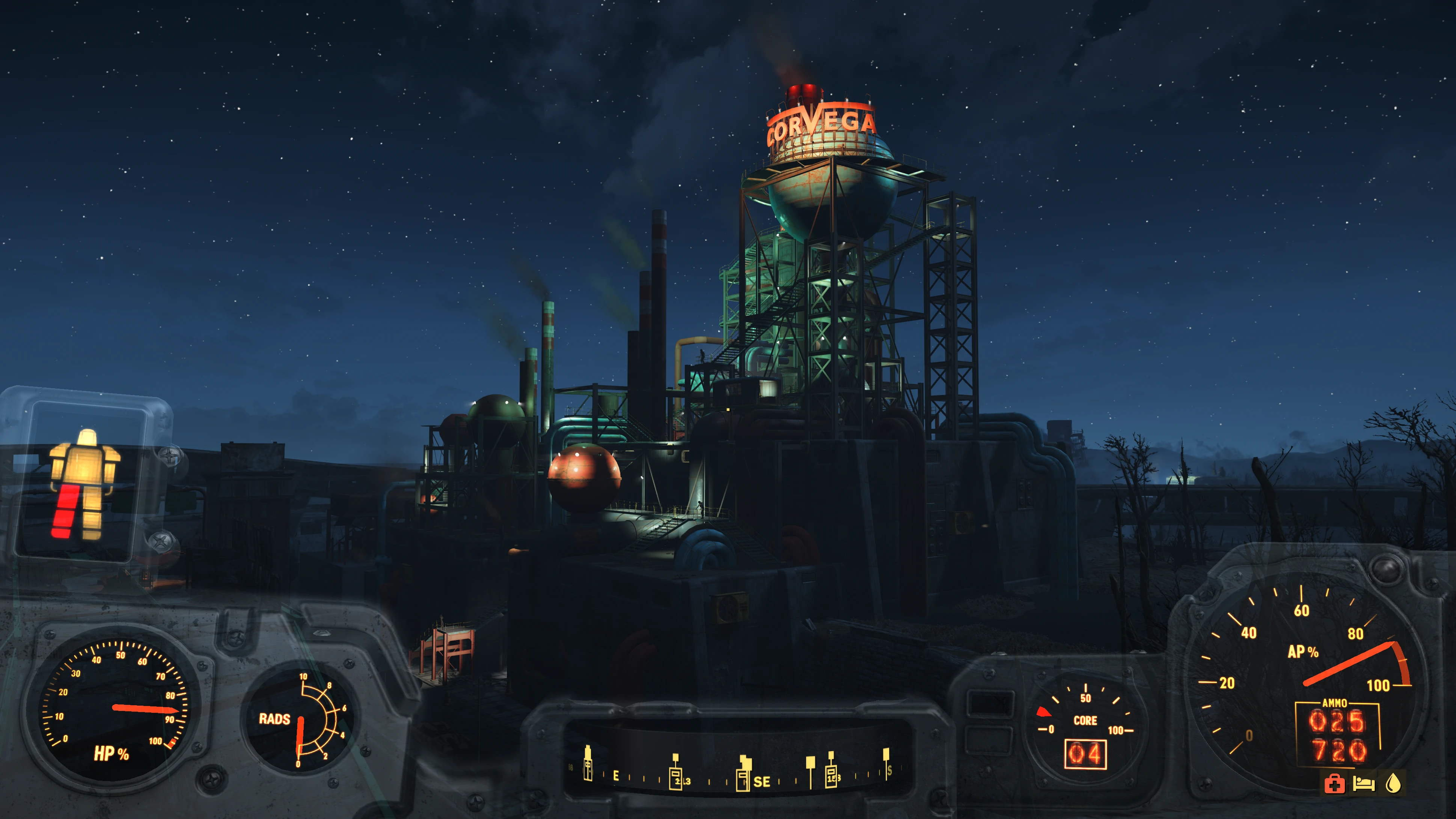Screen dimensions: 1456x819
Task: Click the red medkit status icon
Action: pyautogui.click(x=1334, y=783)
